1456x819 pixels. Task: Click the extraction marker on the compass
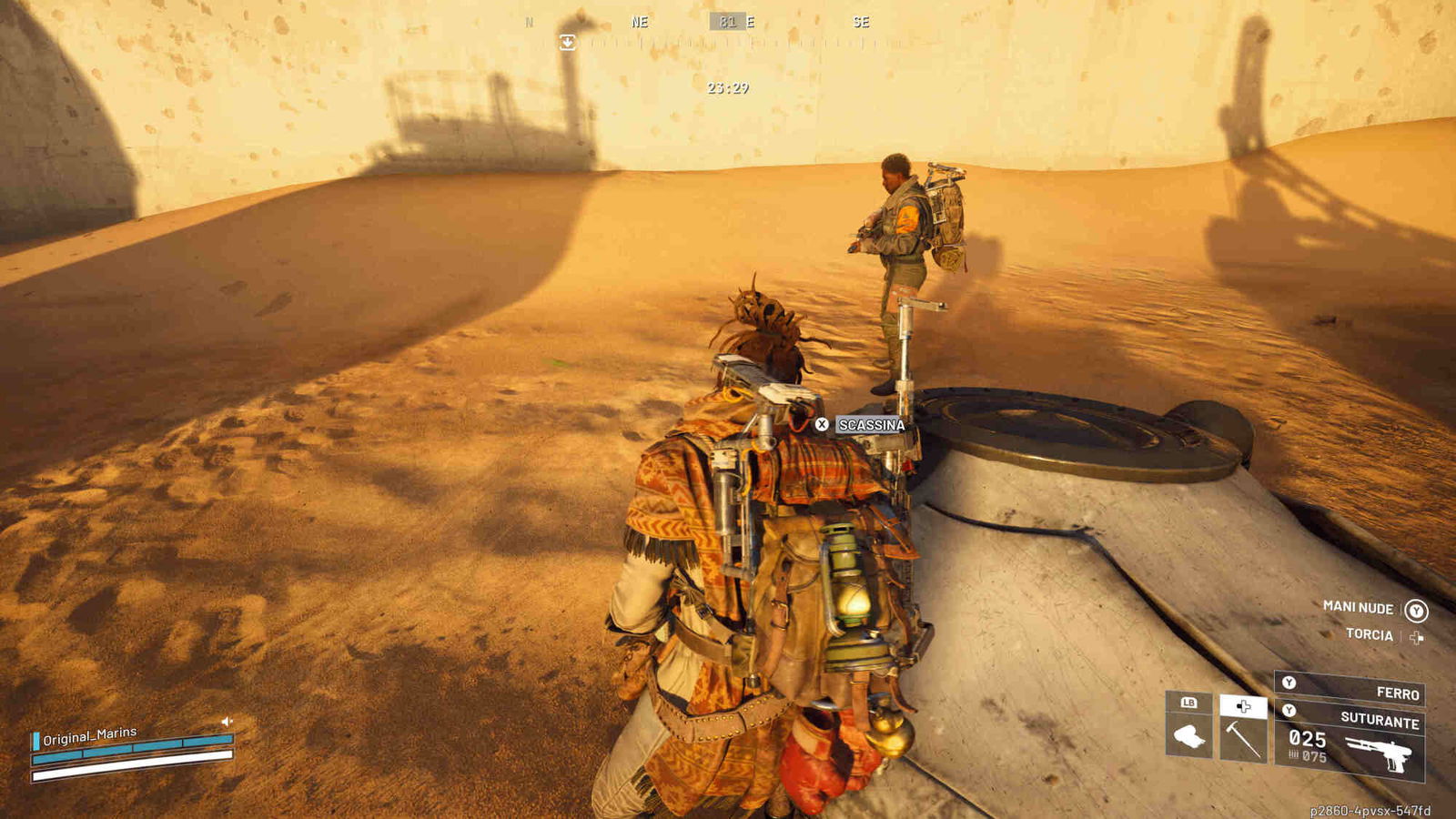567,42
